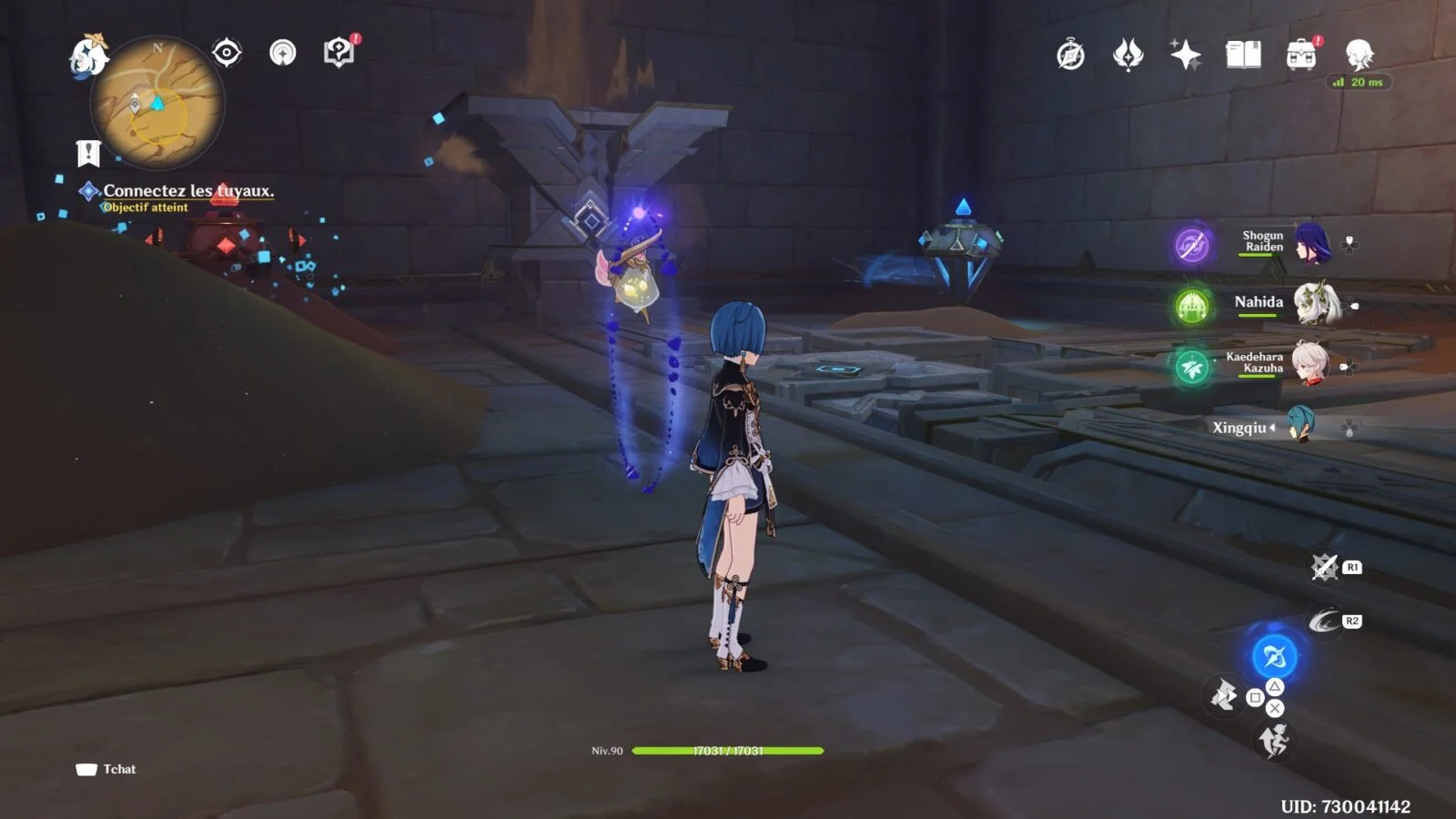The image size is (1456, 819).
Task: Switch to Nahida in the party
Action: (x=1310, y=303)
